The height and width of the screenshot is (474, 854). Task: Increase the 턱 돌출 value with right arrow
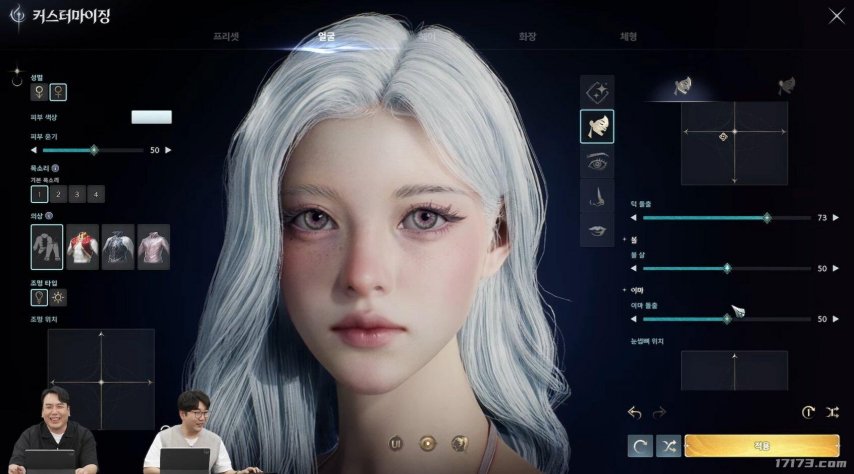tap(839, 217)
